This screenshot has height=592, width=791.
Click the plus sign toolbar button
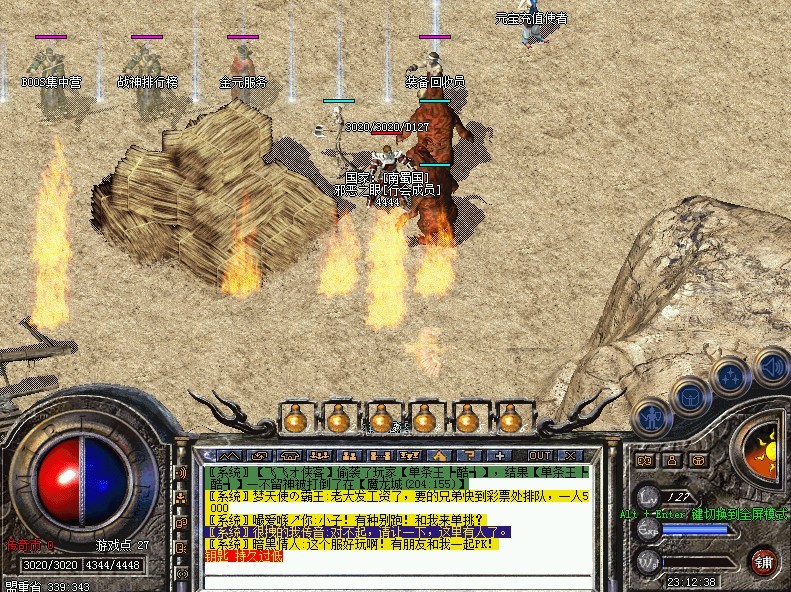tap(500, 455)
